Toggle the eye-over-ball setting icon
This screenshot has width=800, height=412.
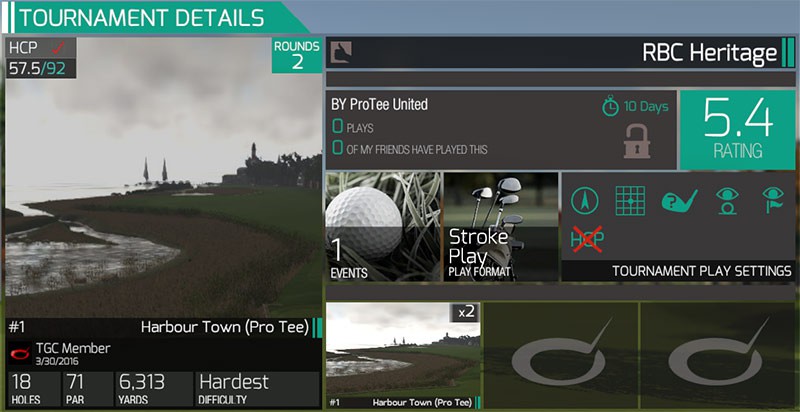(x=727, y=200)
